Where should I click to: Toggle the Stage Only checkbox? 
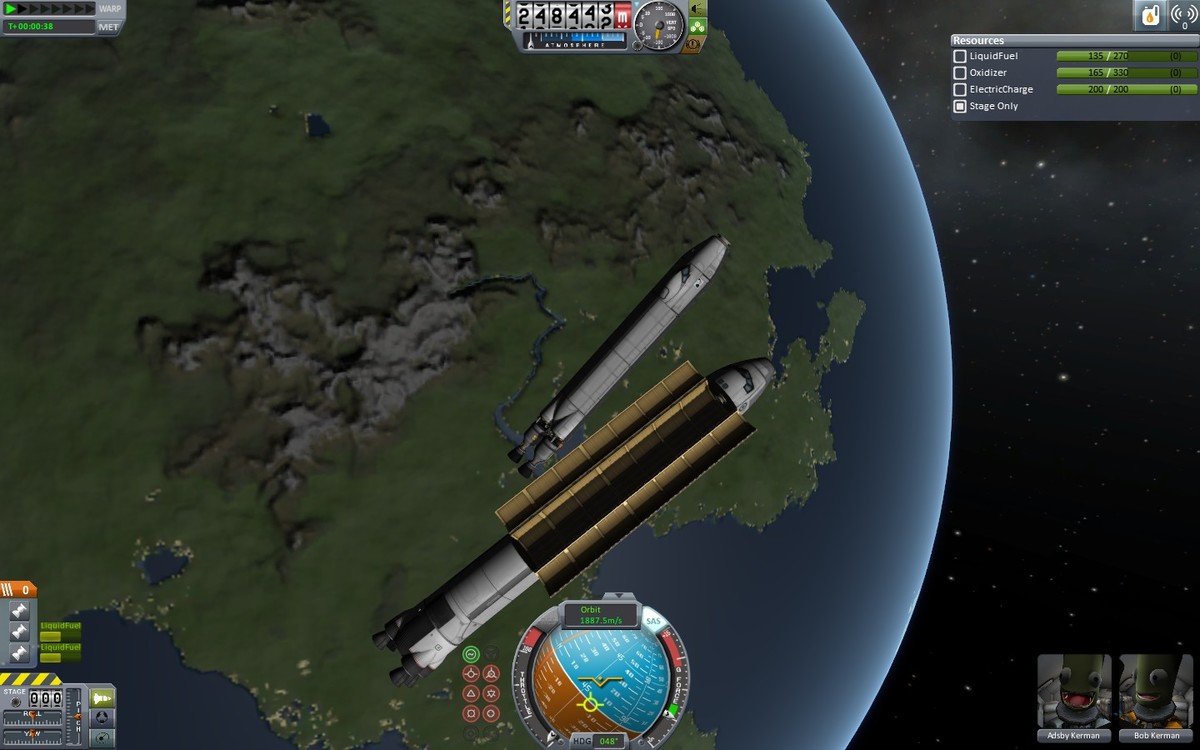pyautogui.click(x=960, y=106)
